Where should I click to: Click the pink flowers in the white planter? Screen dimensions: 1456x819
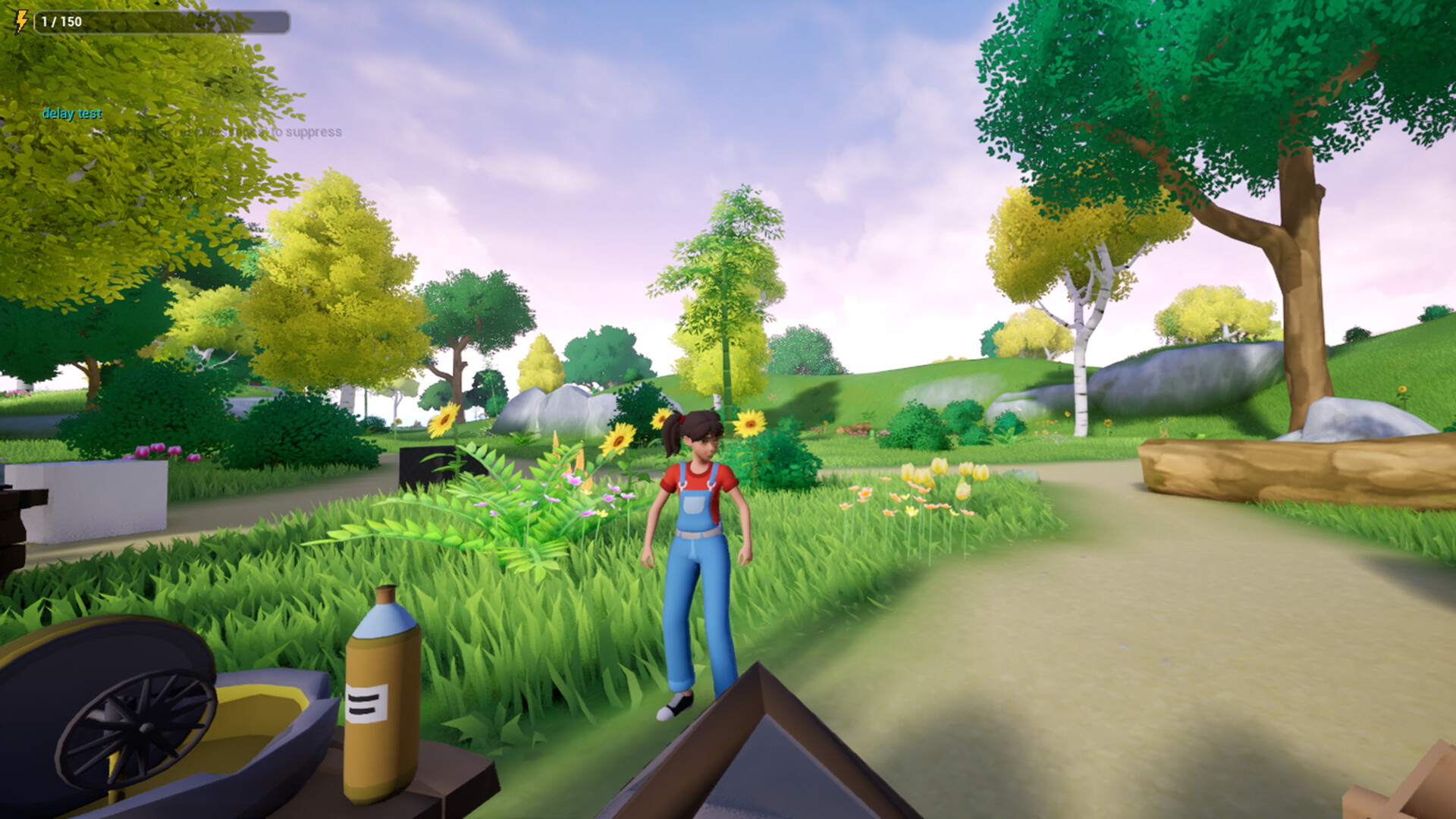[x=144, y=451]
